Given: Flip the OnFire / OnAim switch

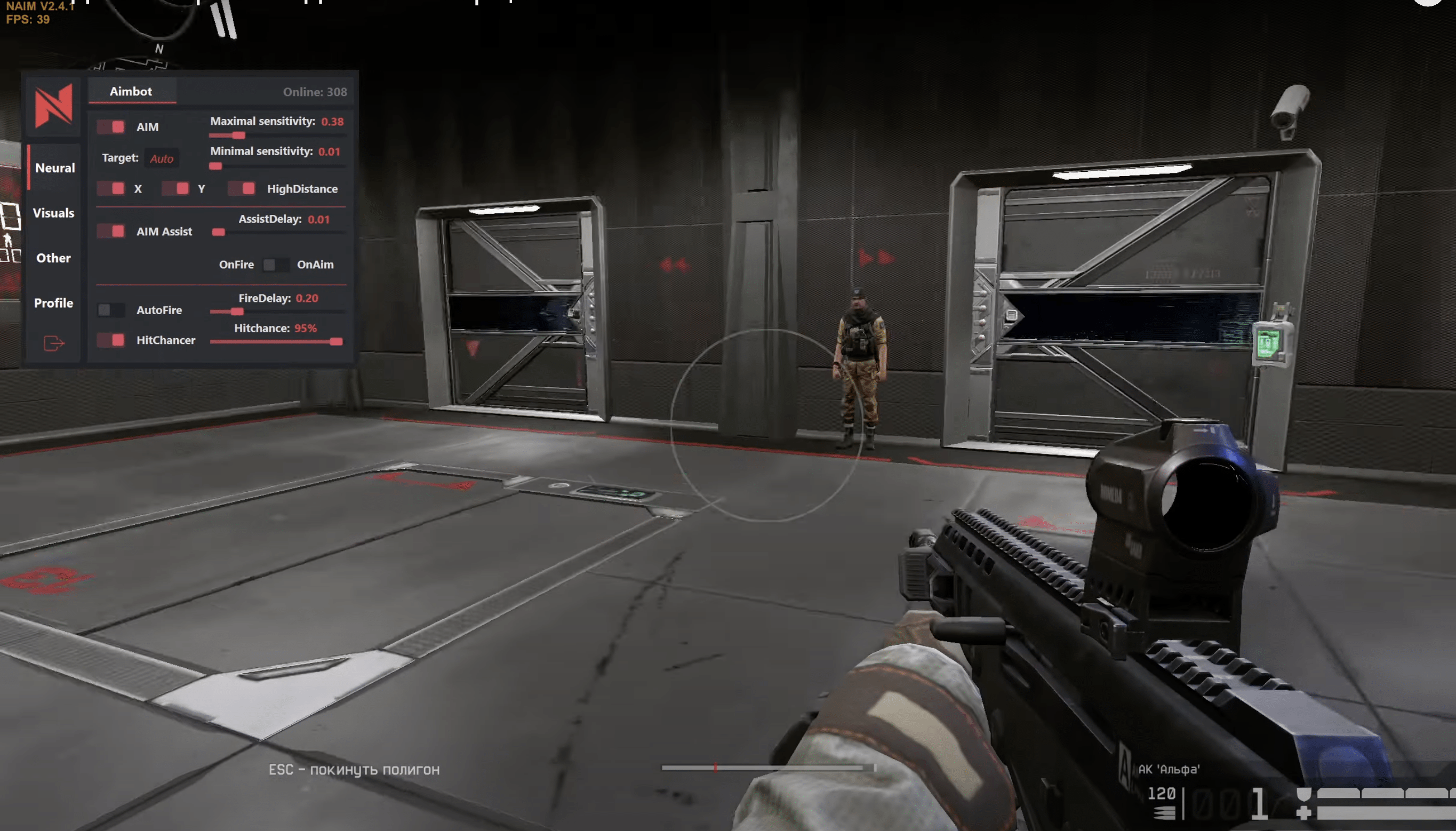Looking at the screenshot, I should 275,264.
